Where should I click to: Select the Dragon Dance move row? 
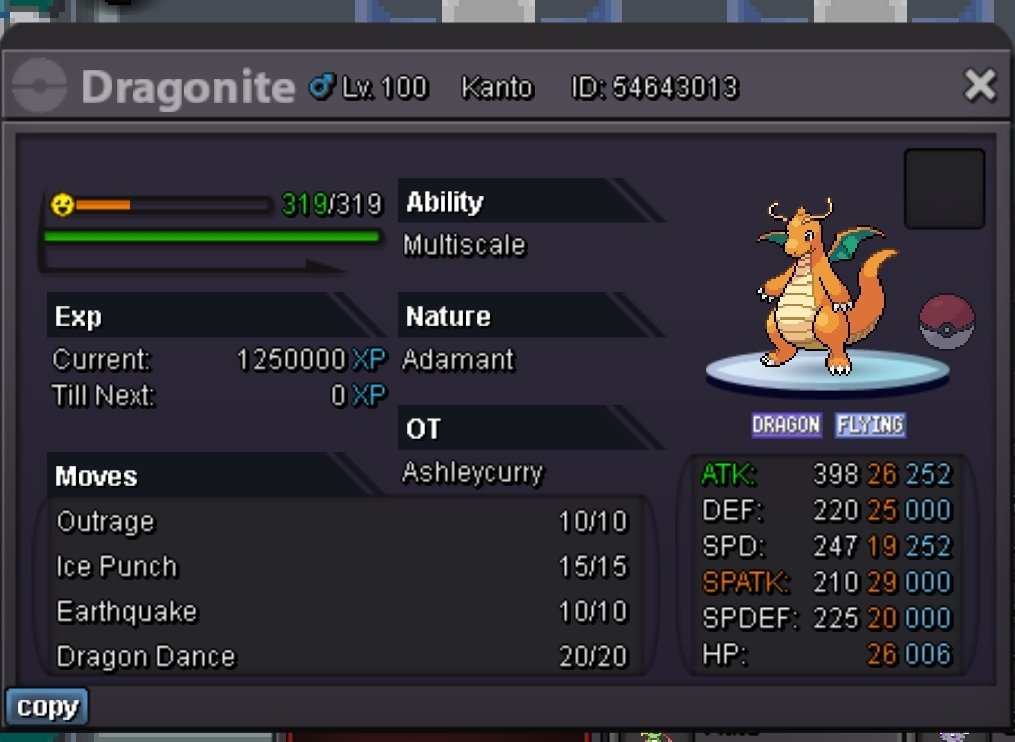[342, 657]
